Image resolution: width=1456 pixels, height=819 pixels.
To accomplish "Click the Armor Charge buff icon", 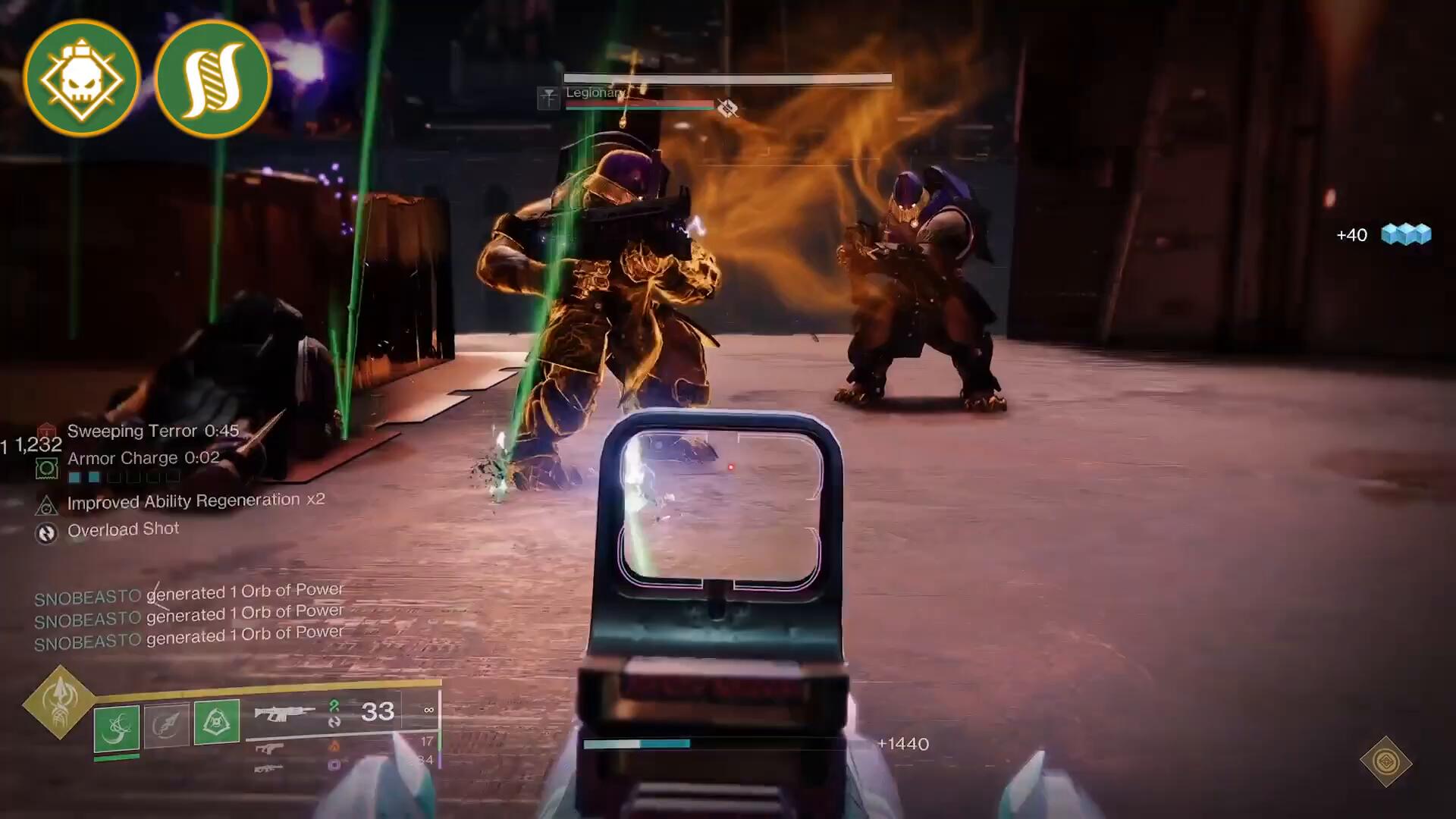I will pyautogui.click(x=46, y=468).
